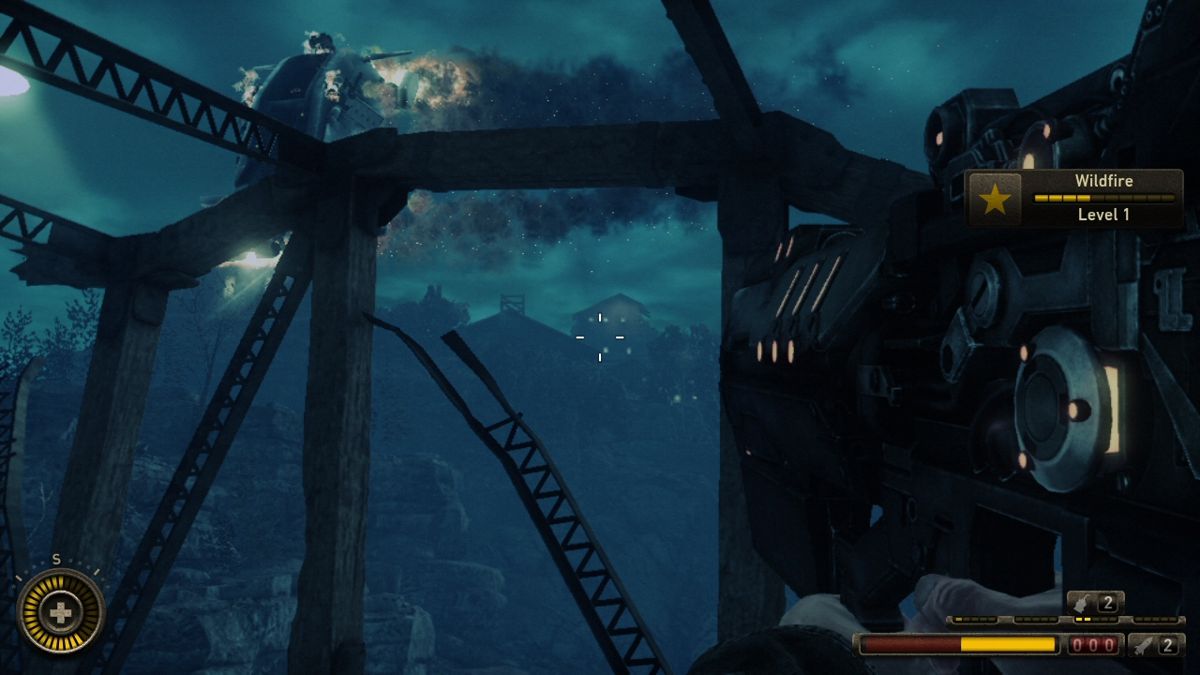Select the Wildfire weapon star icon
The image size is (1200, 675).
[994, 200]
